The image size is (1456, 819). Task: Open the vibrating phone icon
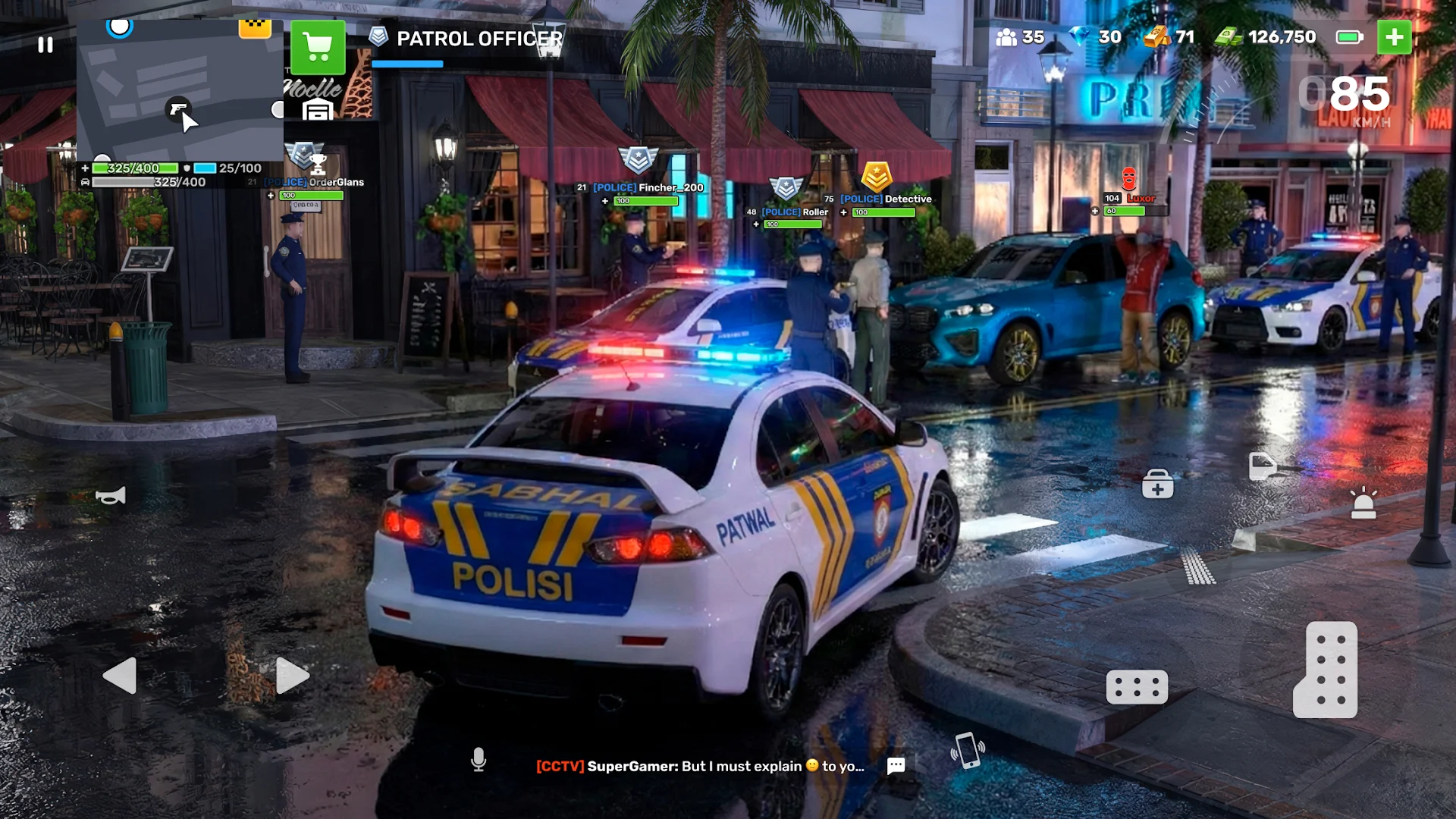tap(968, 750)
